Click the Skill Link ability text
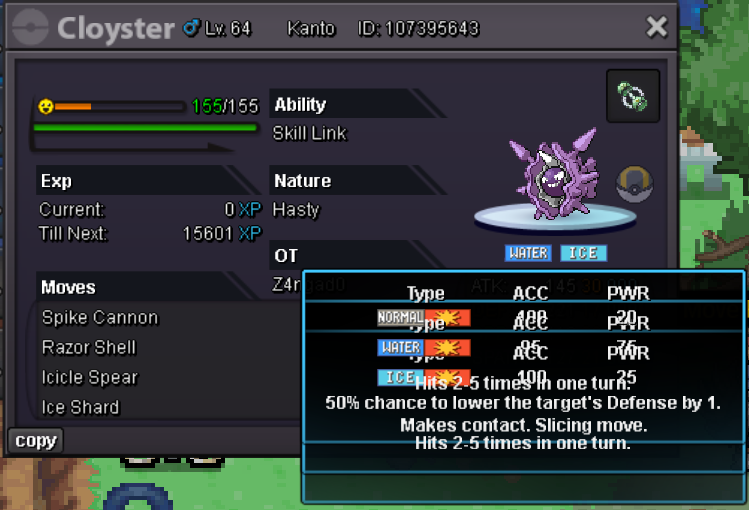749x510 pixels. pyautogui.click(x=310, y=134)
